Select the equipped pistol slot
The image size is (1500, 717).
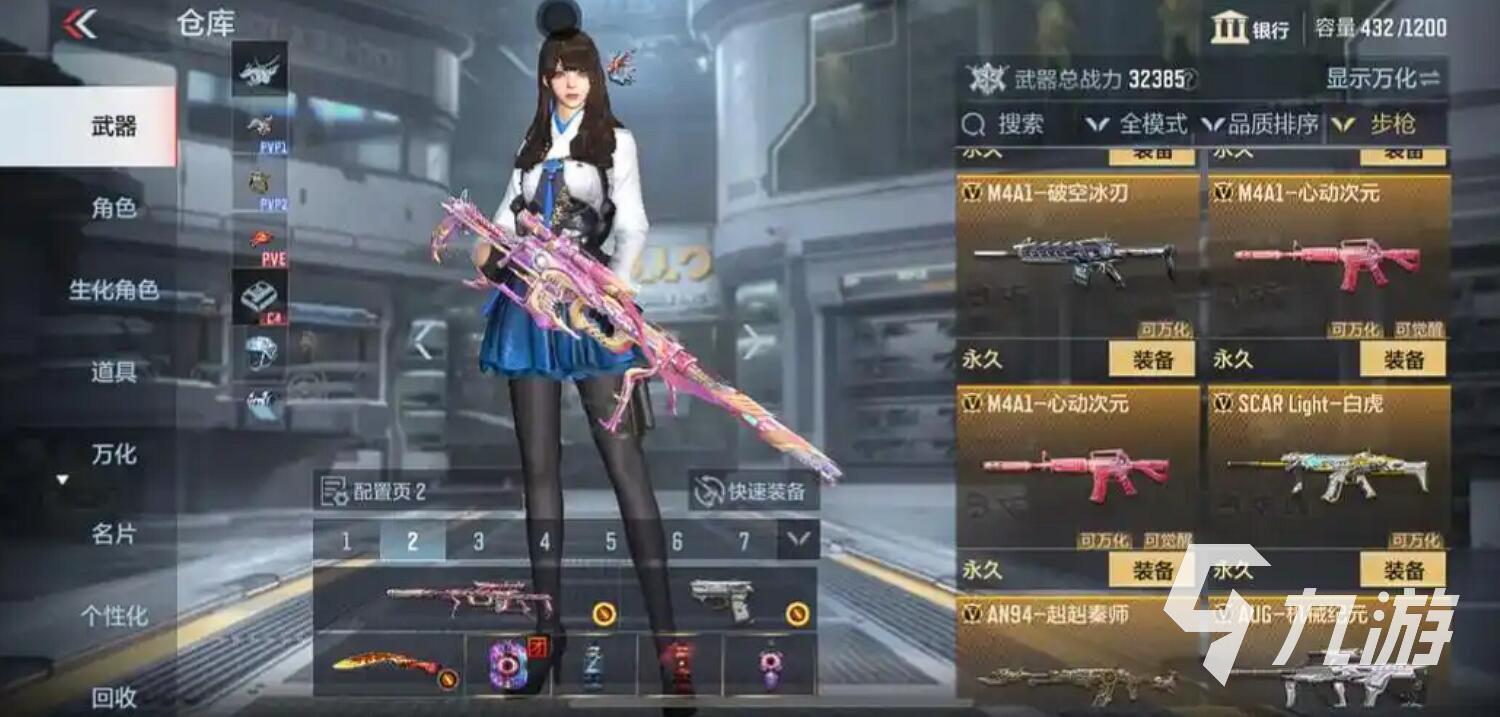[x=720, y=598]
